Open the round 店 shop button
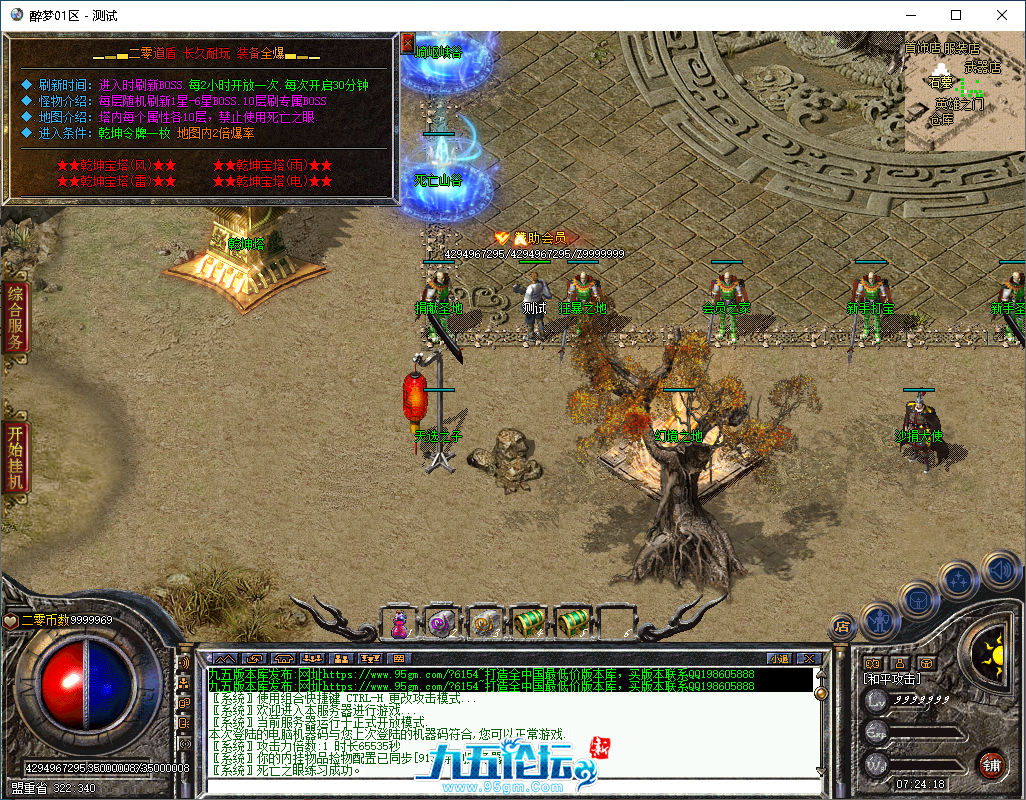This screenshot has height=800, width=1026. click(842, 628)
